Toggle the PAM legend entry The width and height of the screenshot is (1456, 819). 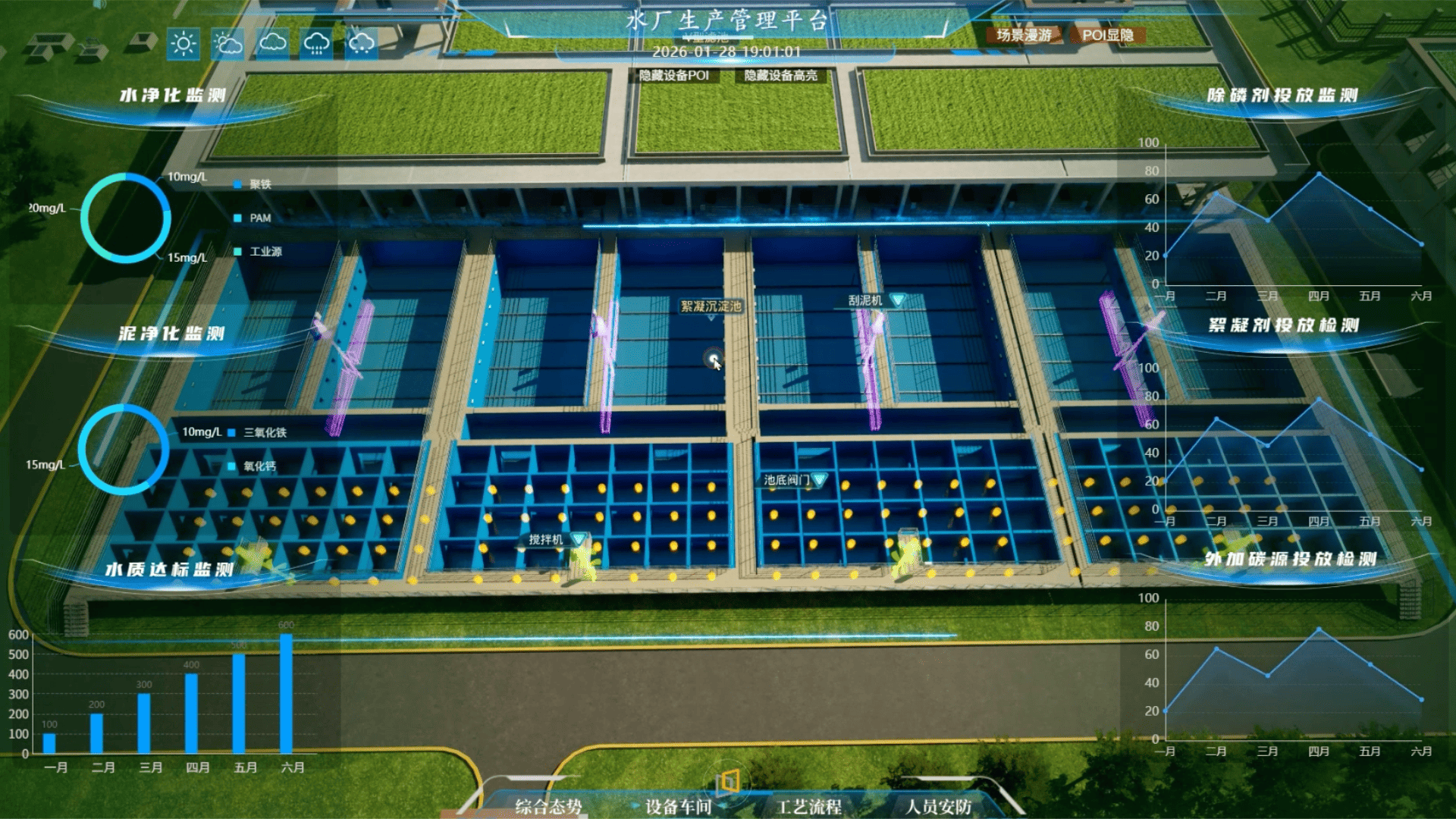click(254, 218)
